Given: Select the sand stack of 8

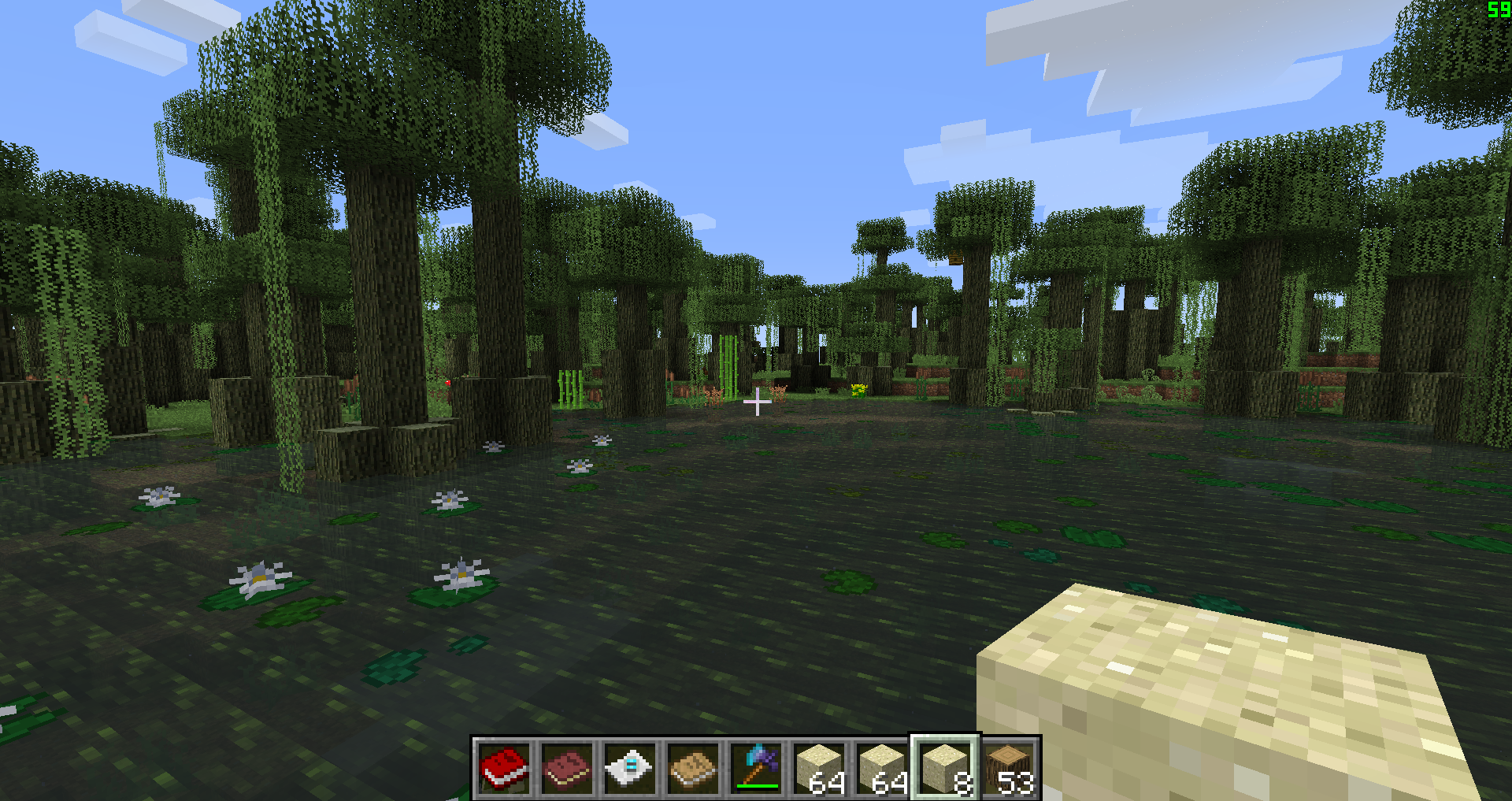Looking at the screenshot, I should [x=945, y=768].
